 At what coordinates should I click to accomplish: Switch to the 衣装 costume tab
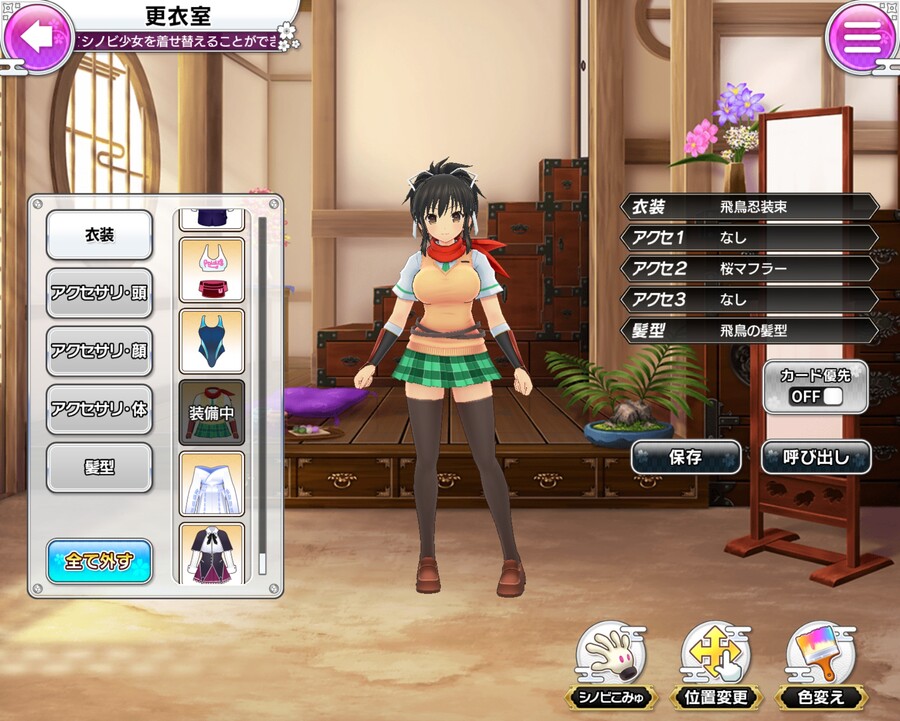100,235
